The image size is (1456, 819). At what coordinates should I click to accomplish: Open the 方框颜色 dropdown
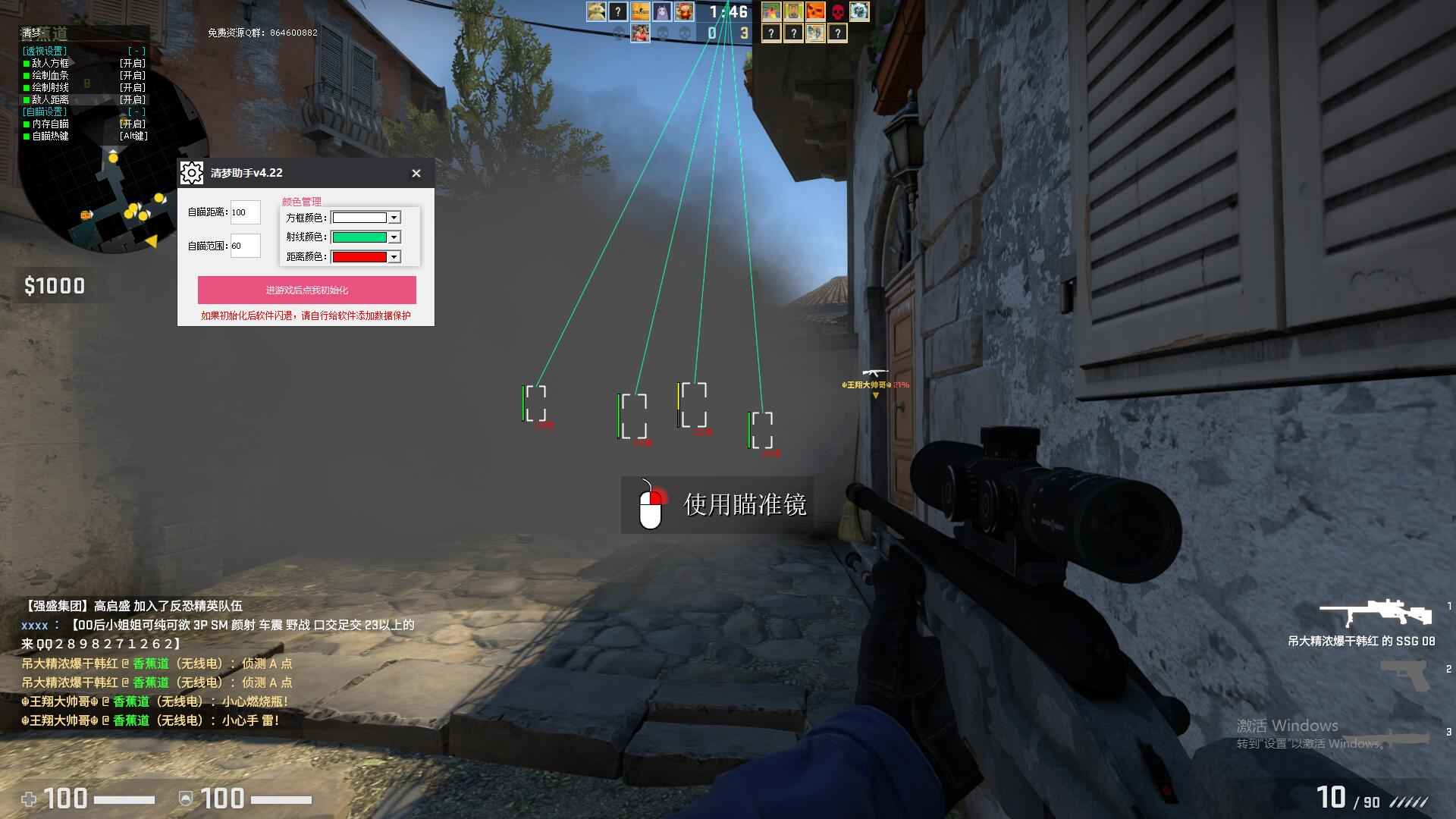(394, 218)
